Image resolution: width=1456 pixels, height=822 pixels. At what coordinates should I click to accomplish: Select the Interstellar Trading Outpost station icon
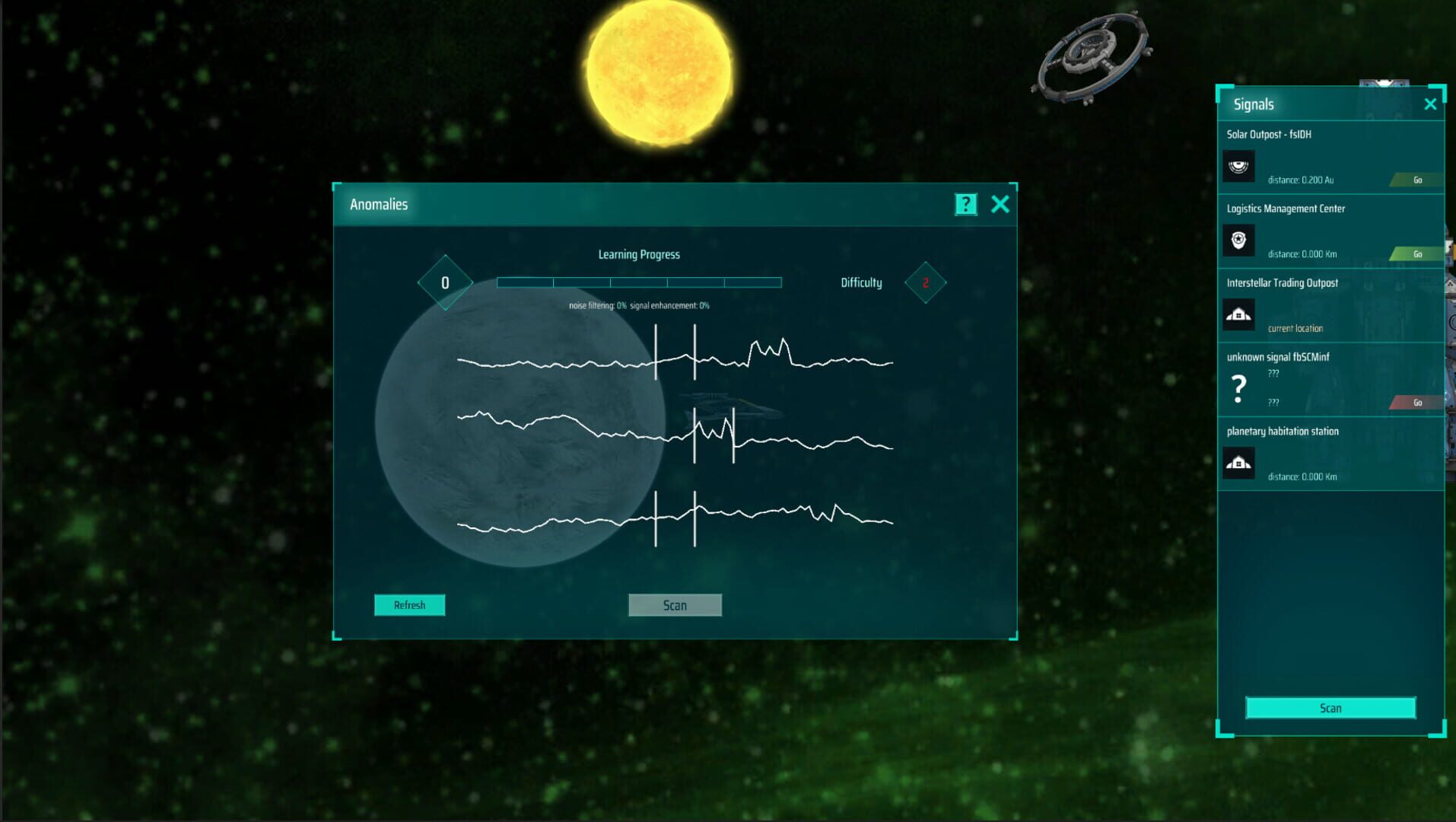coord(1239,314)
